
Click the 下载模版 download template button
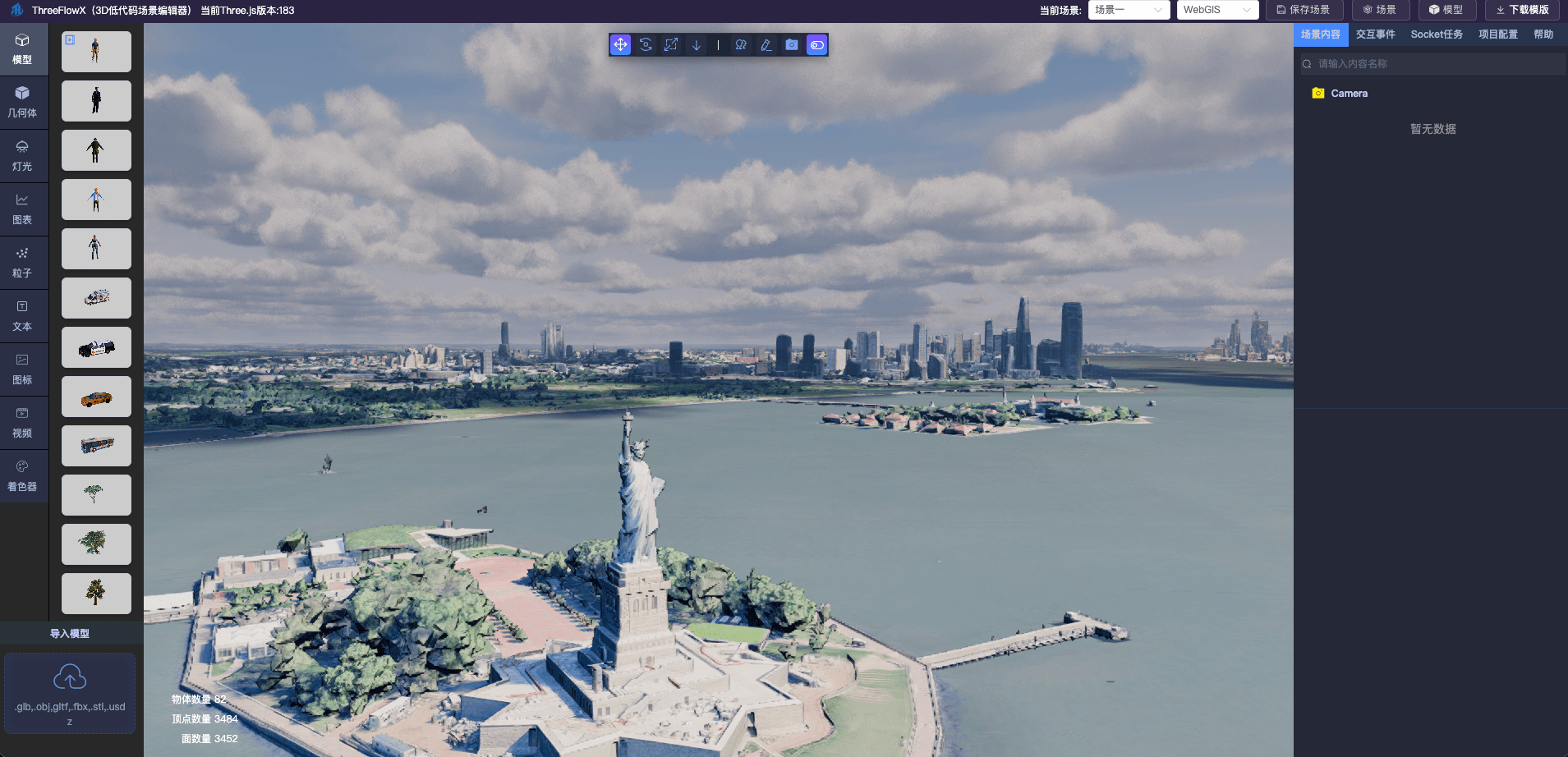click(x=1522, y=10)
